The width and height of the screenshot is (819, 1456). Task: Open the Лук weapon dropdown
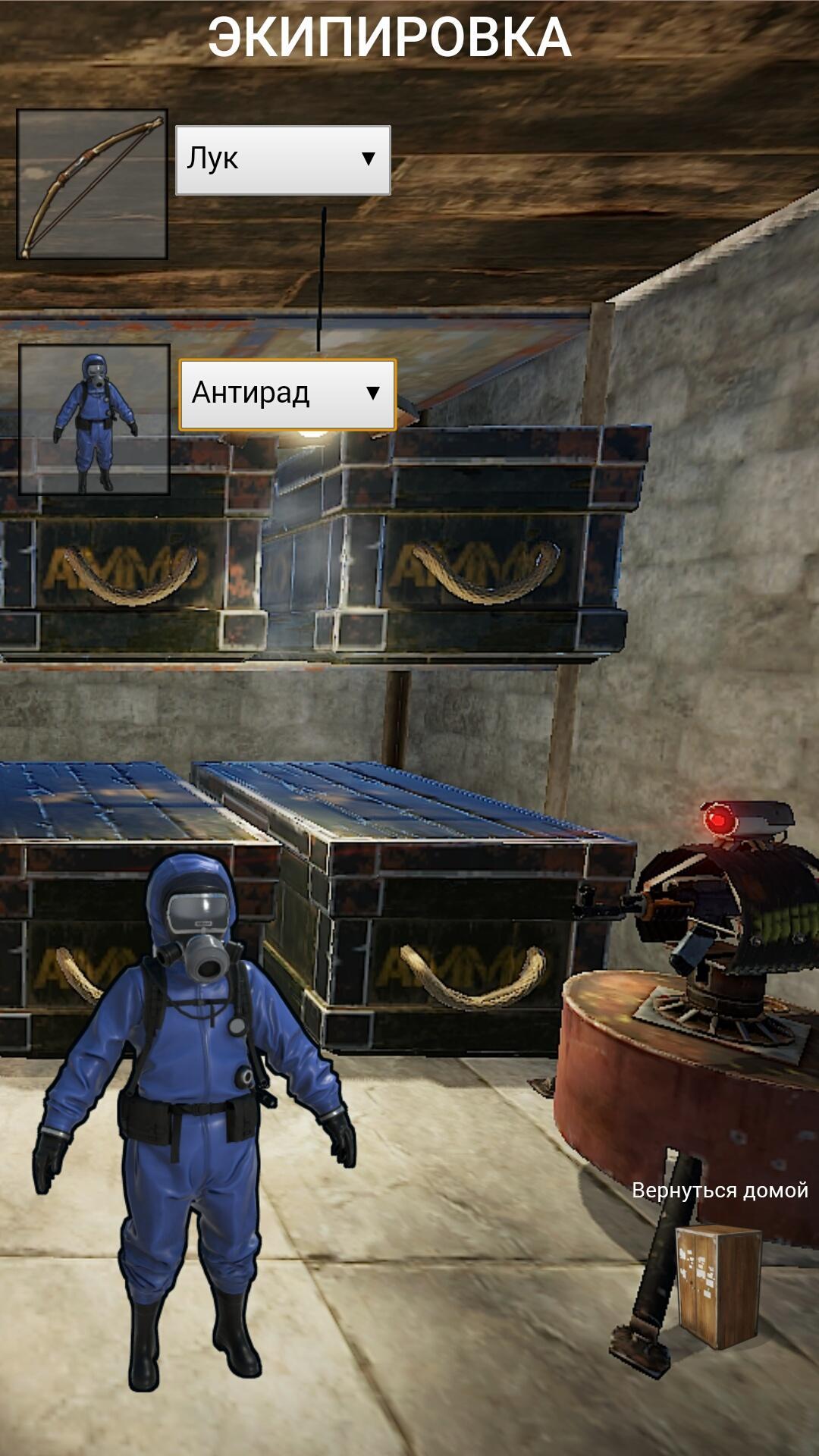[x=283, y=160]
